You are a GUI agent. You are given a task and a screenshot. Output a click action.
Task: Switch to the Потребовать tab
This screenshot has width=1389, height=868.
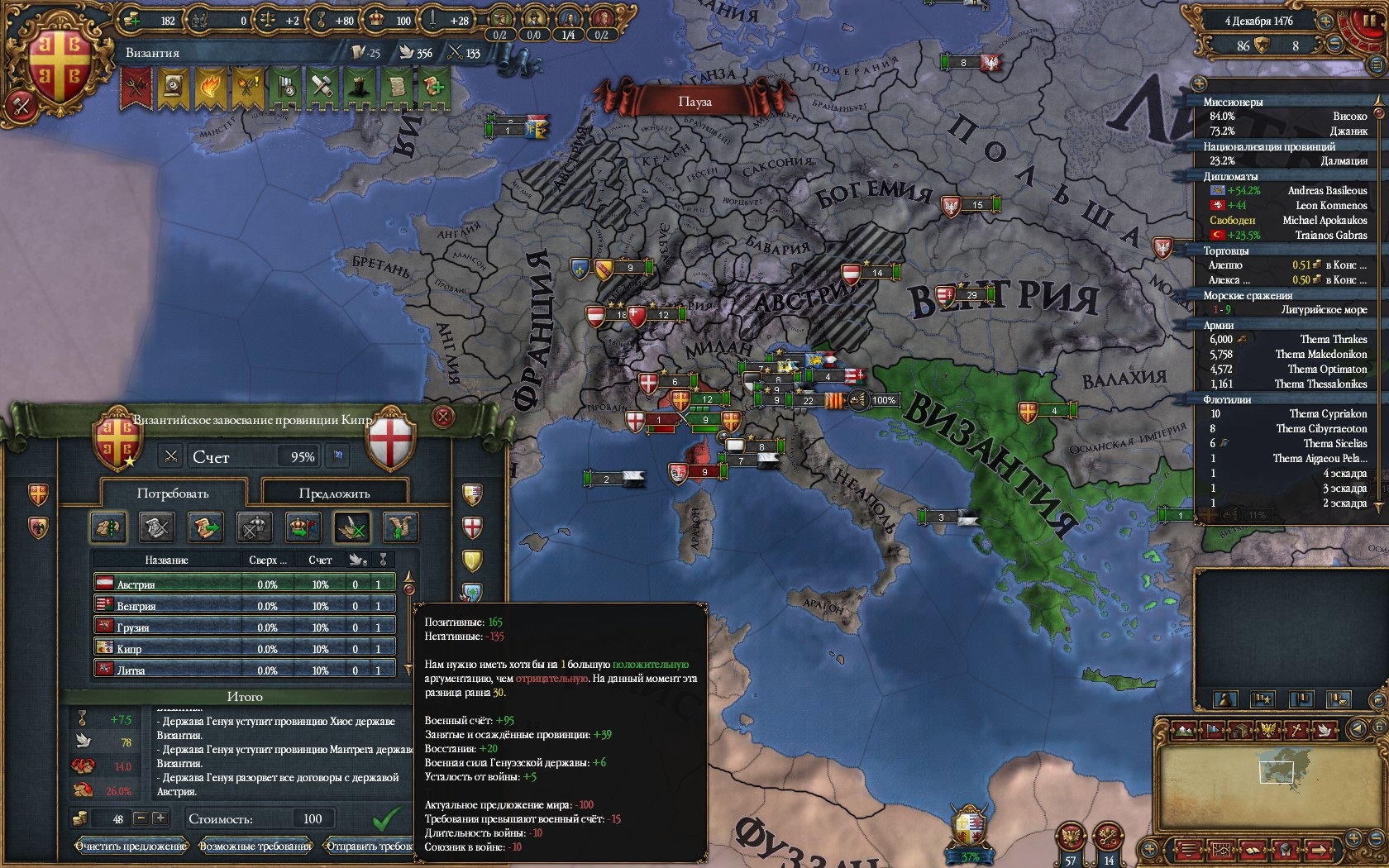[x=173, y=494]
